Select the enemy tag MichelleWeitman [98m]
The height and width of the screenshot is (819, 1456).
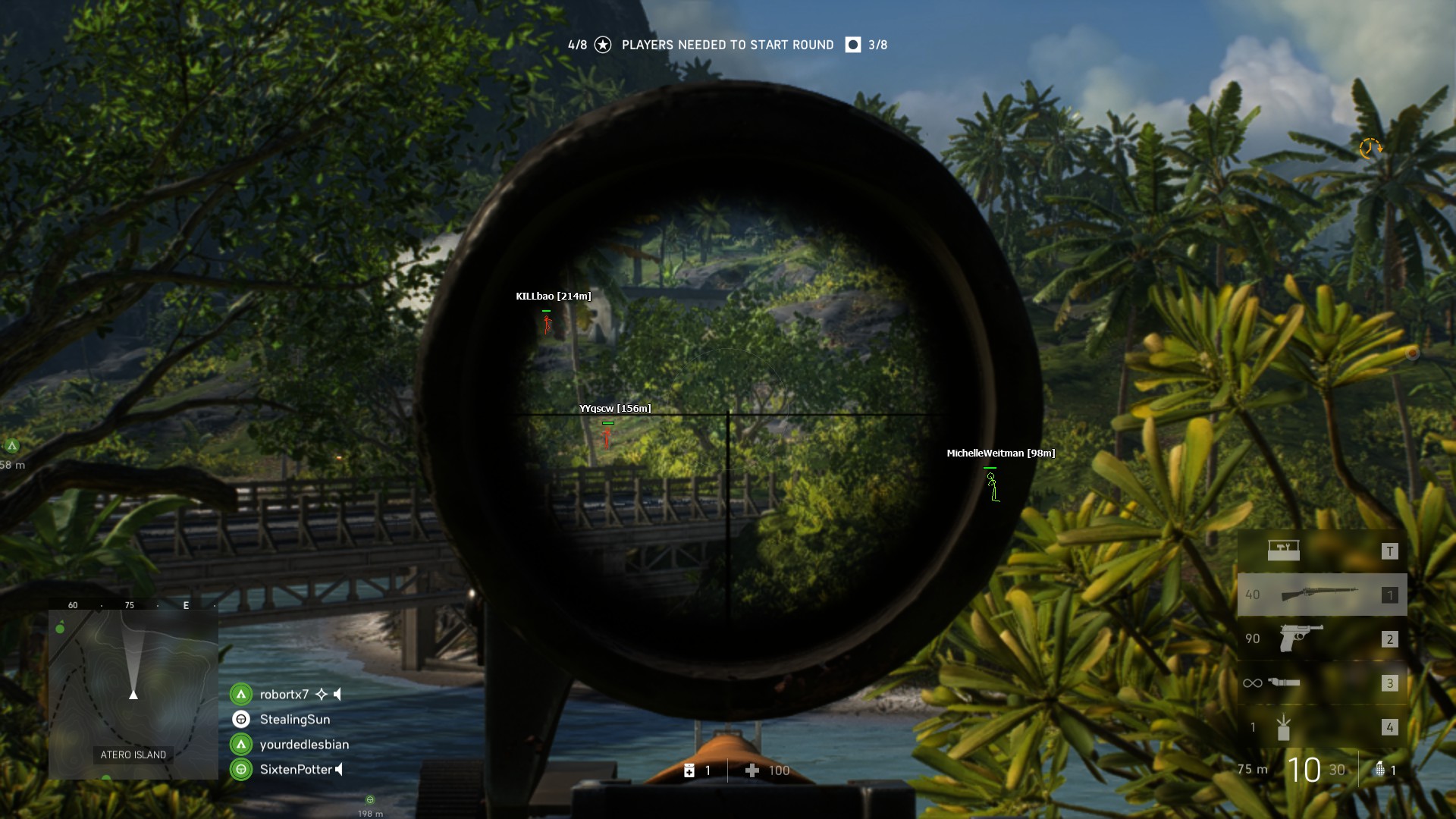[999, 453]
